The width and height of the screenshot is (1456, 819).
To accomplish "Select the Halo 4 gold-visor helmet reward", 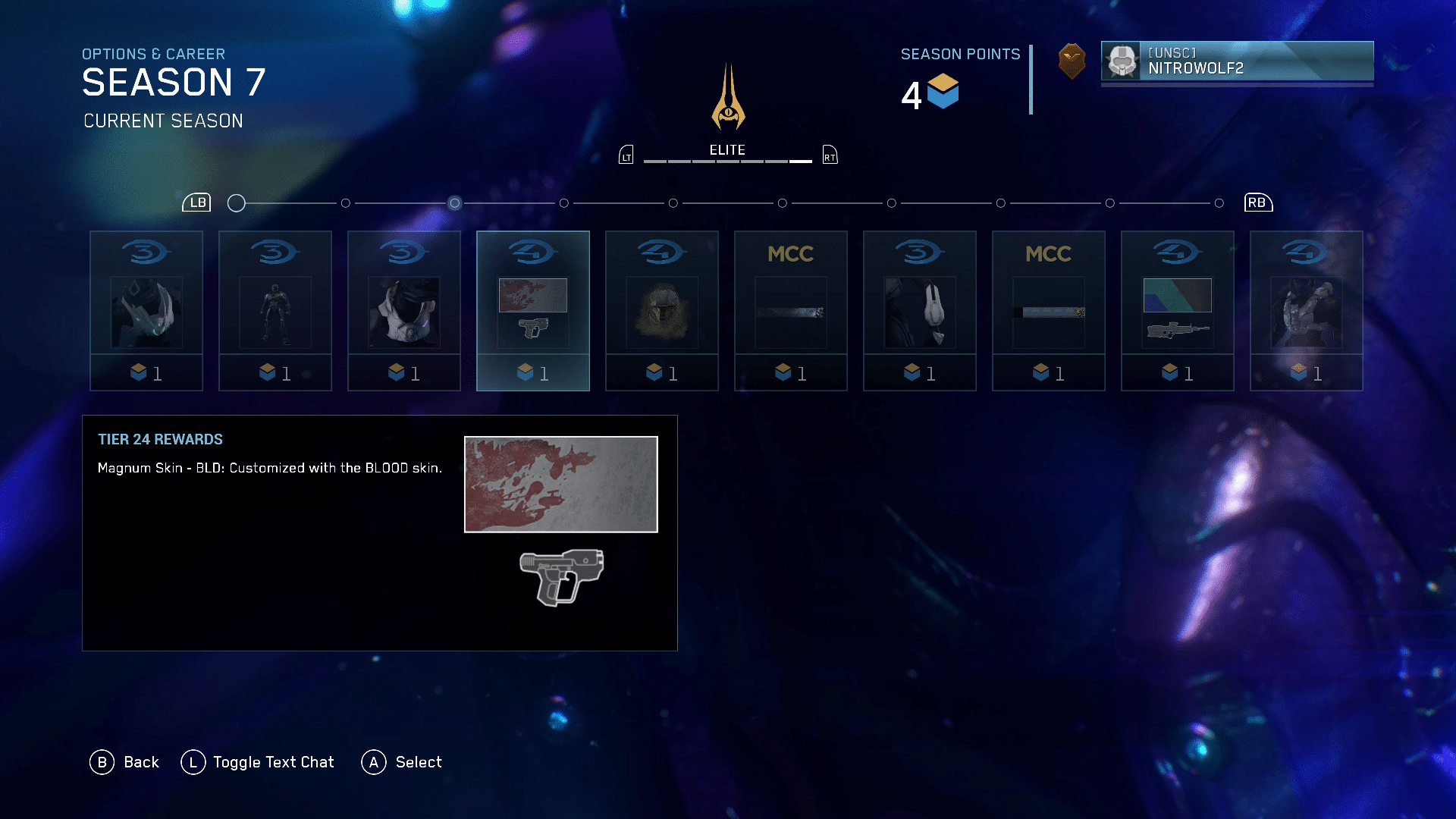I will click(662, 311).
